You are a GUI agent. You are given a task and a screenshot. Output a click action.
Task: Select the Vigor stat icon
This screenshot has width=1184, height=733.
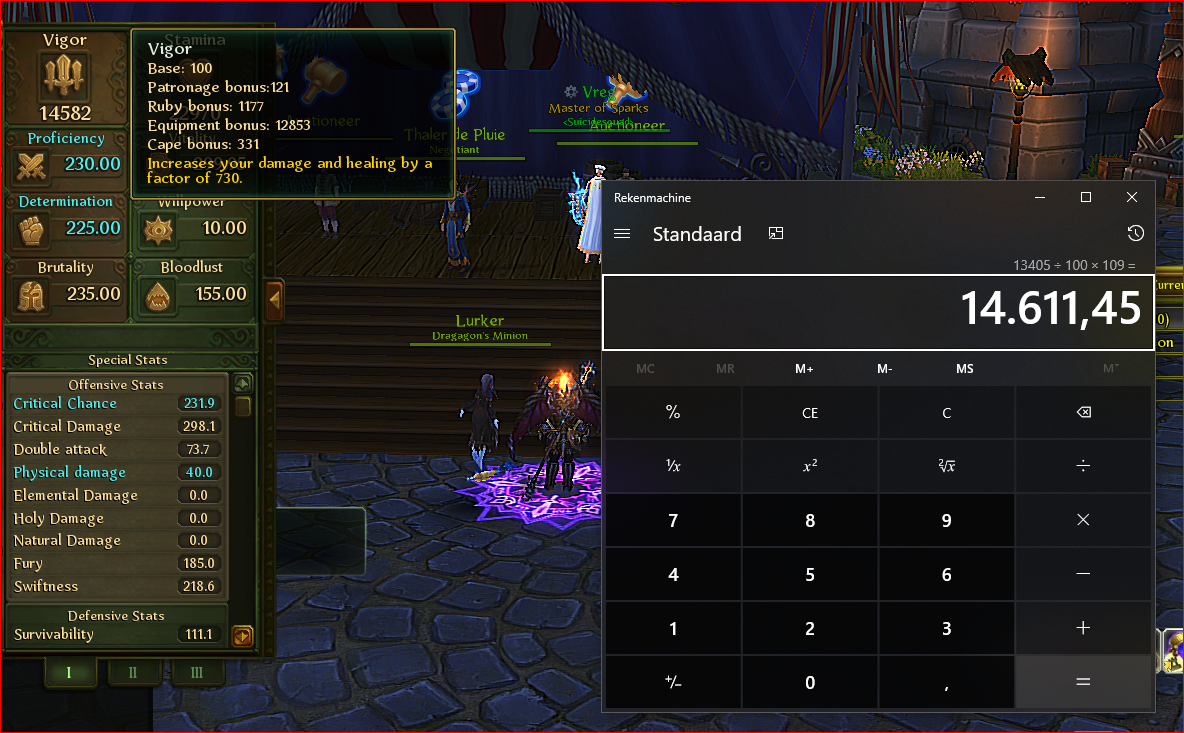point(65,76)
